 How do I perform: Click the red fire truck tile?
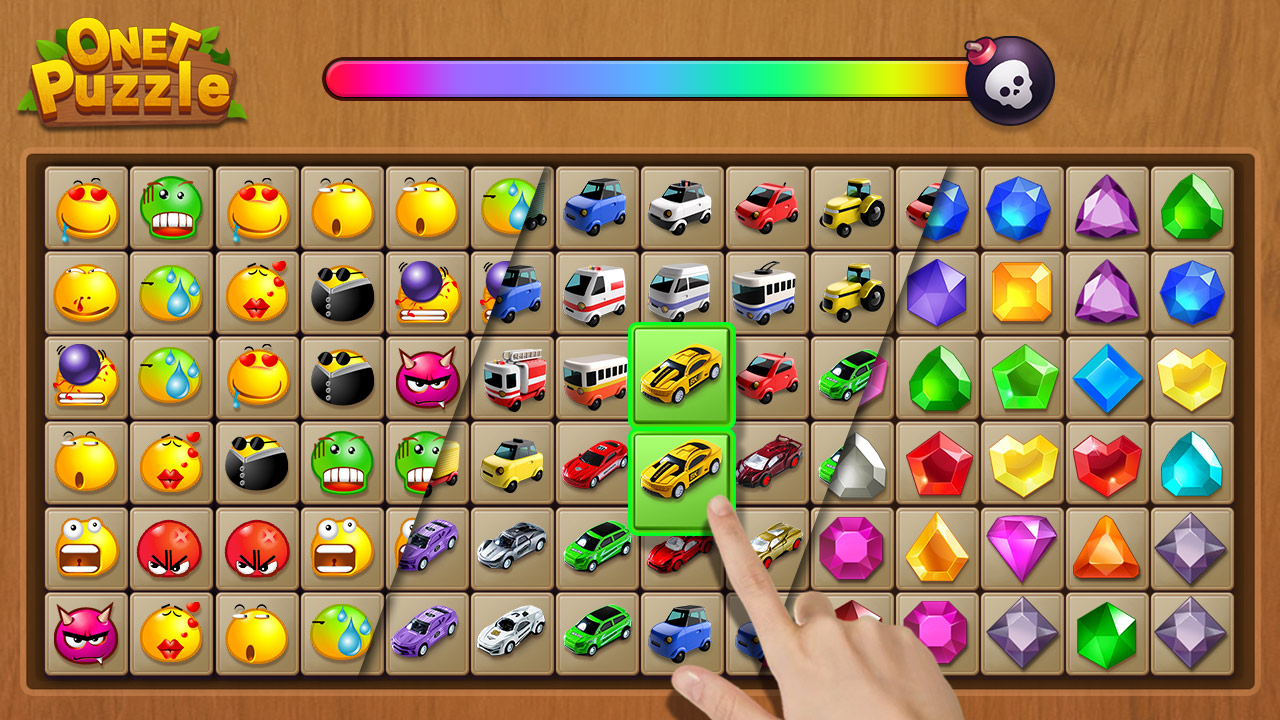point(511,378)
